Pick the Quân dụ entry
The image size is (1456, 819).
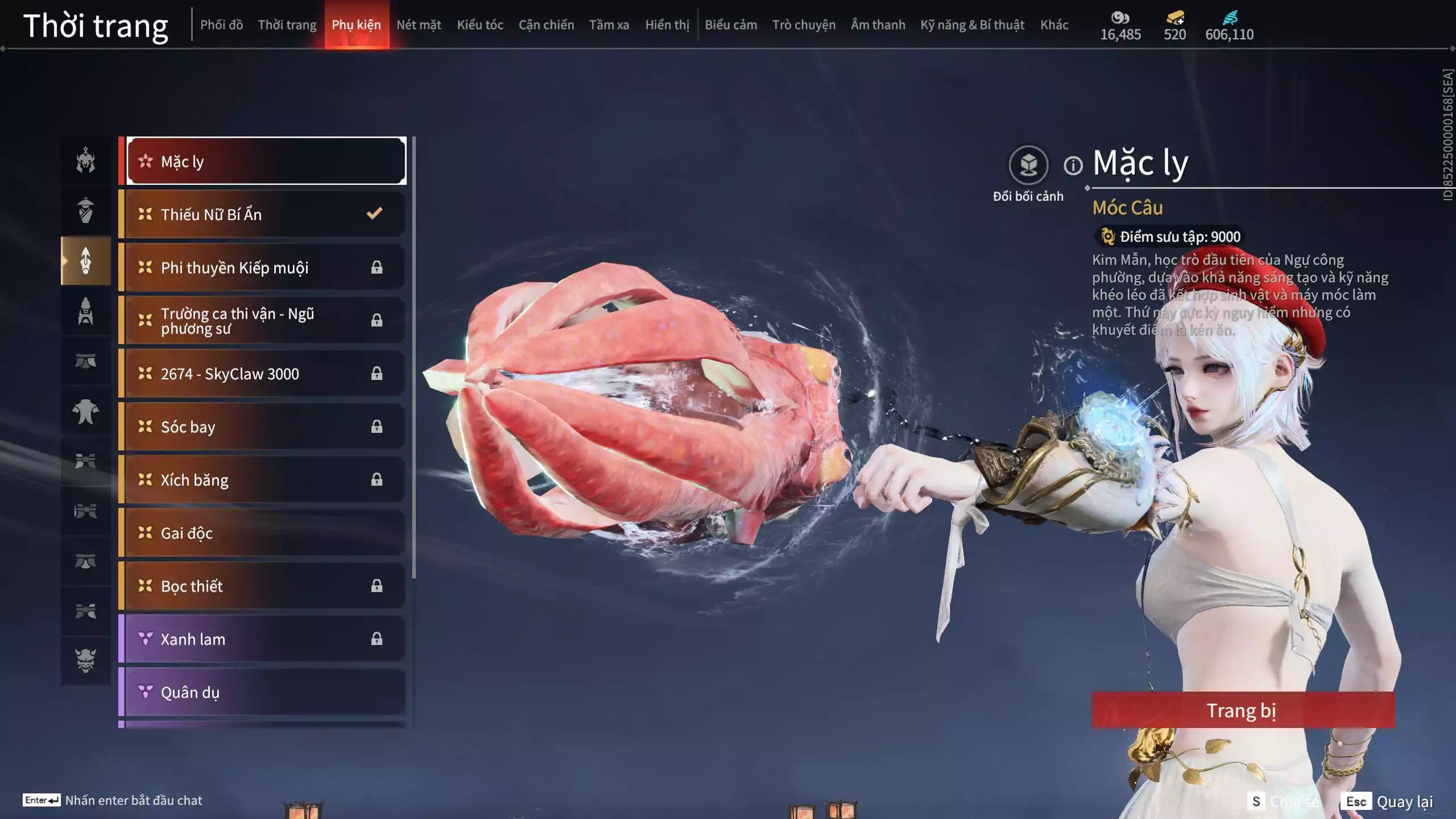265,692
